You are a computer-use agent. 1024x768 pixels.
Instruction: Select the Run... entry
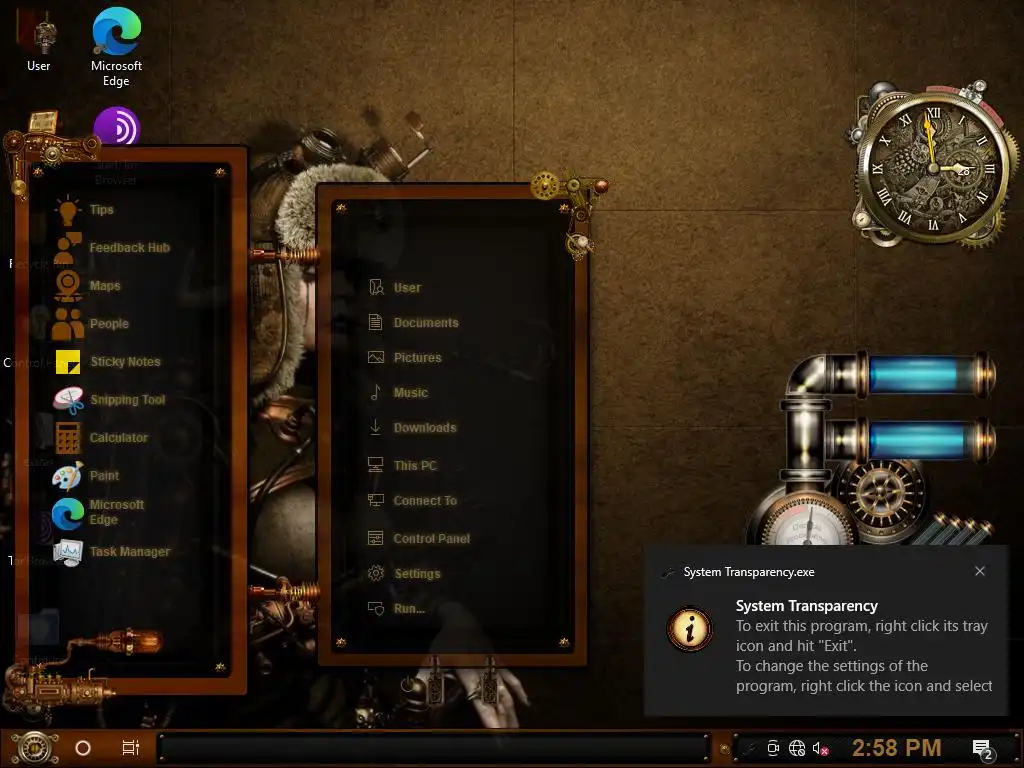[408, 609]
